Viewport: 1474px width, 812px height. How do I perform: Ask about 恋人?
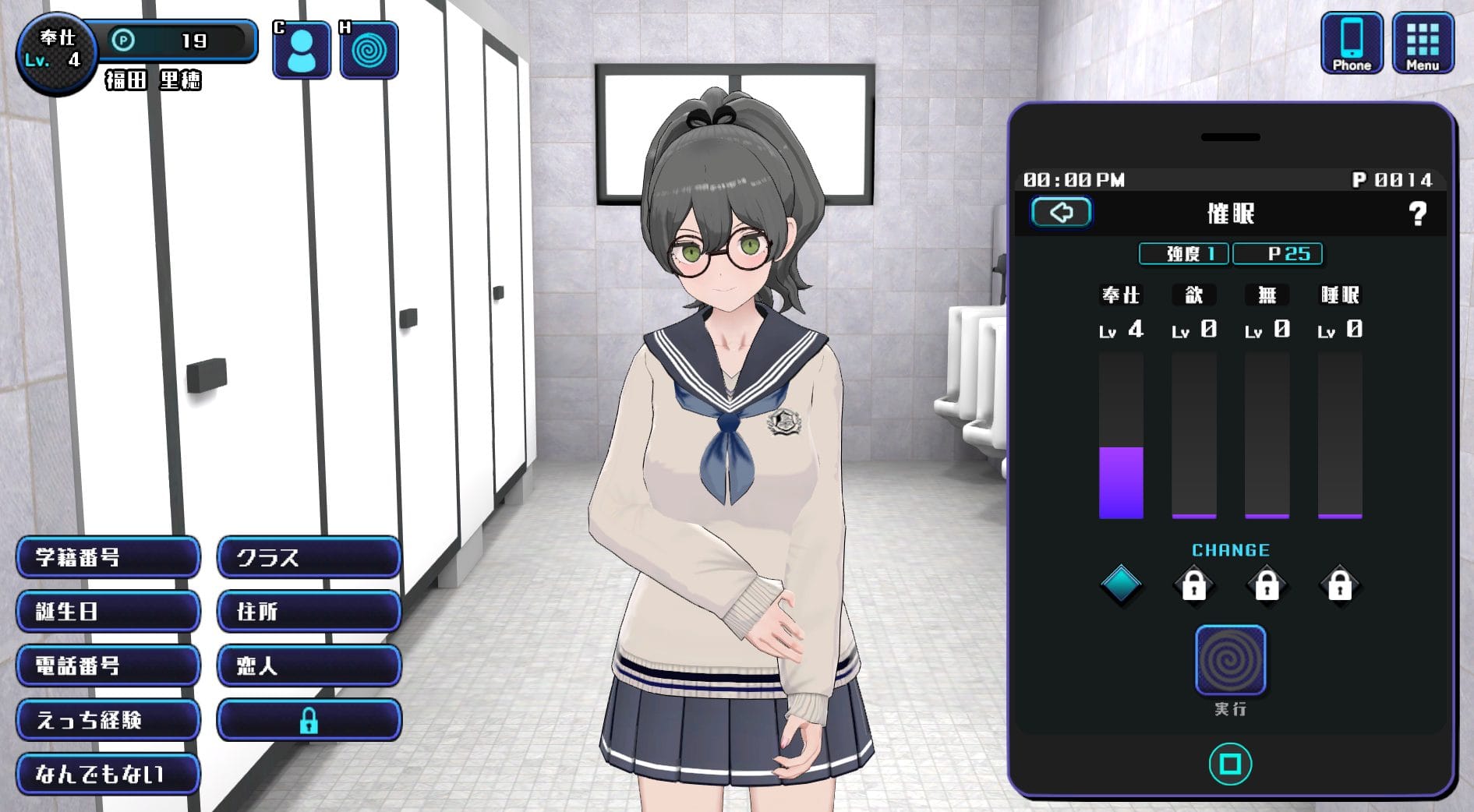point(309,665)
